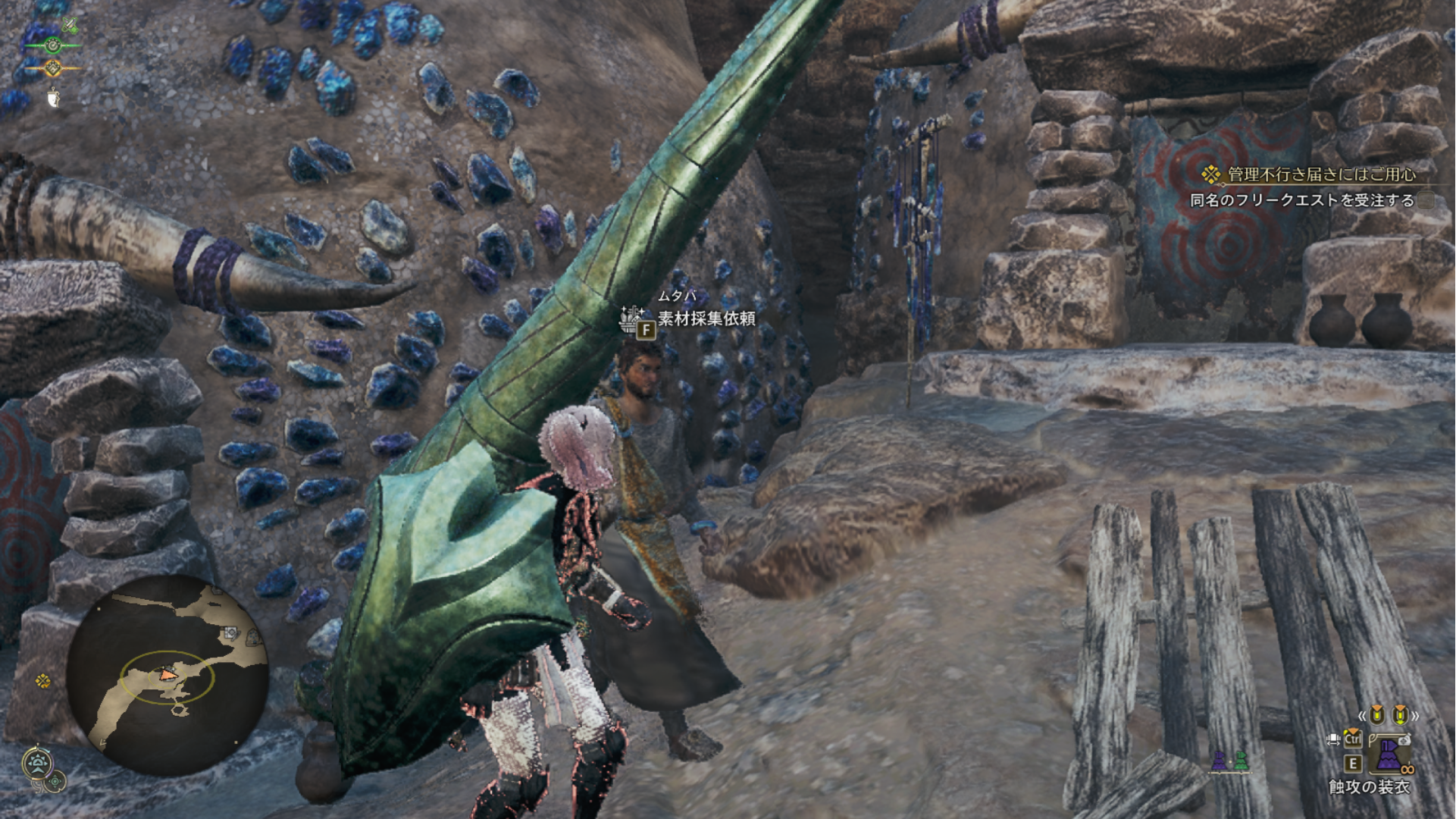Screen dimensions: 1456x819
Task: Click the green sword attack buff icon
Action: (x=69, y=26)
